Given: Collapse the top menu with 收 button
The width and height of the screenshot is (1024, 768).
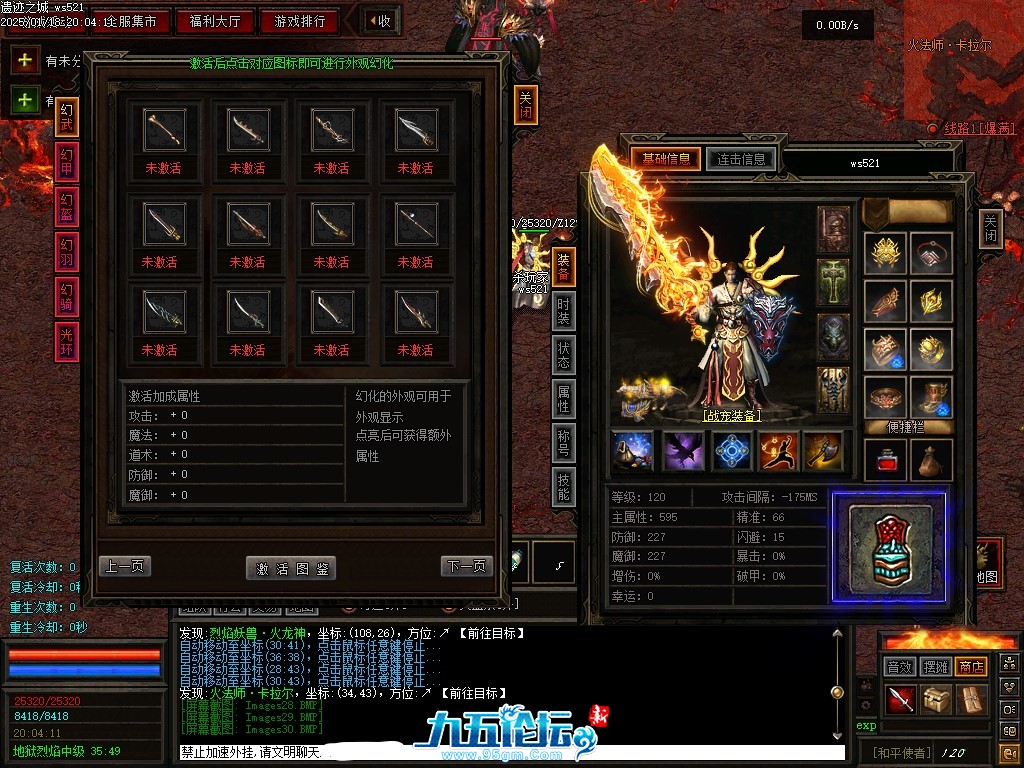Looking at the screenshot, I should pos(378,21).
